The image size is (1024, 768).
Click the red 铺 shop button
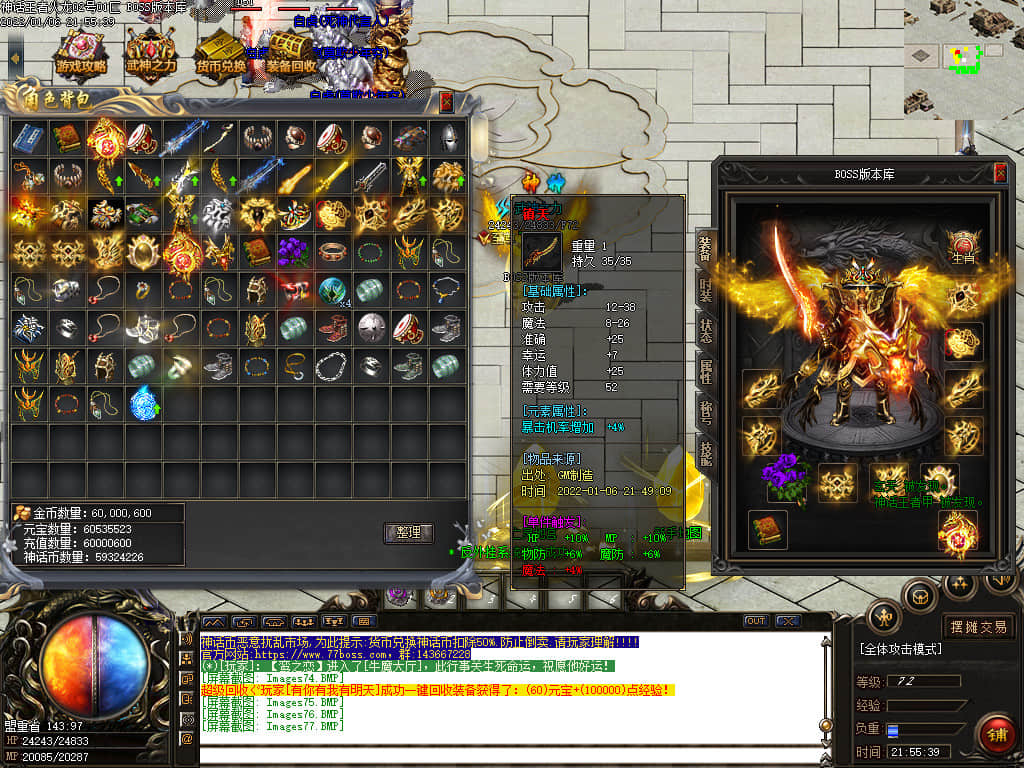coord(995,735)
